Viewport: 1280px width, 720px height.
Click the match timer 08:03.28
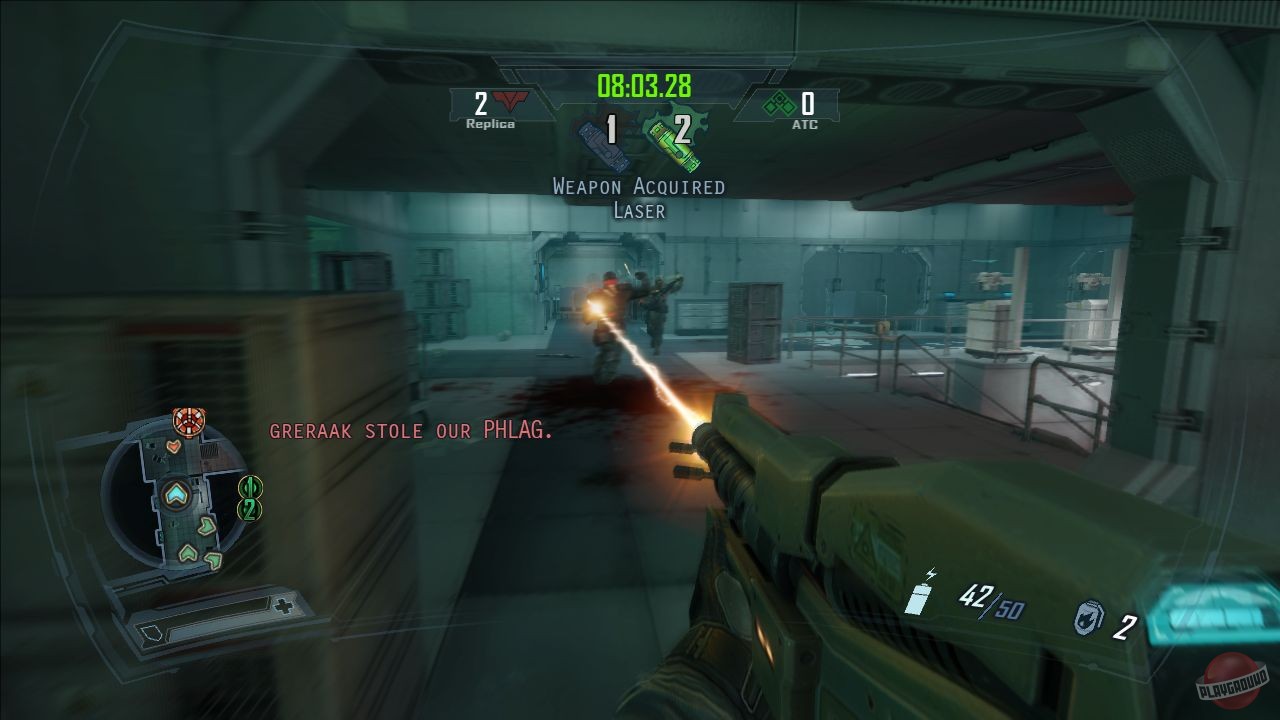coord(643,85)
